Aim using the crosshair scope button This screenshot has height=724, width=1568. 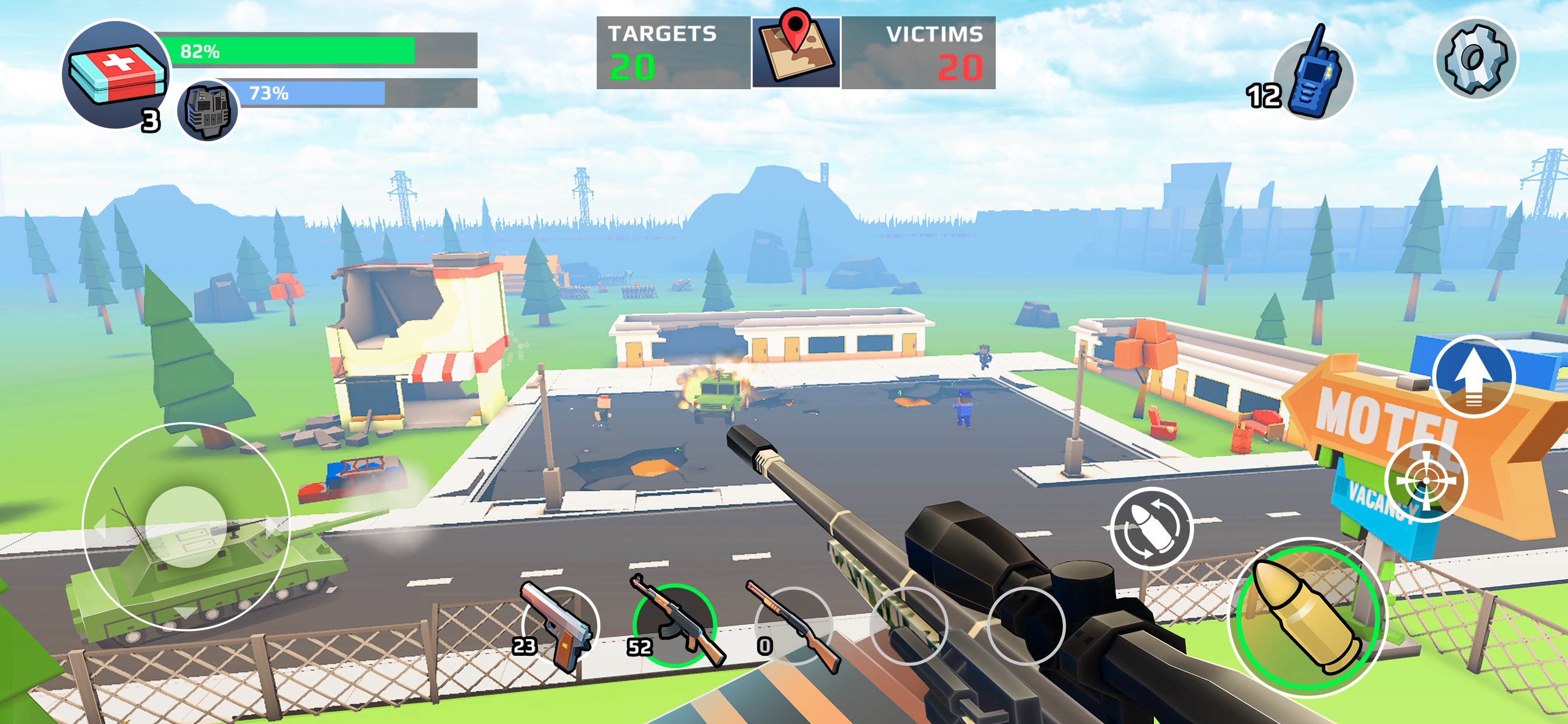(x=1426, y=481)
